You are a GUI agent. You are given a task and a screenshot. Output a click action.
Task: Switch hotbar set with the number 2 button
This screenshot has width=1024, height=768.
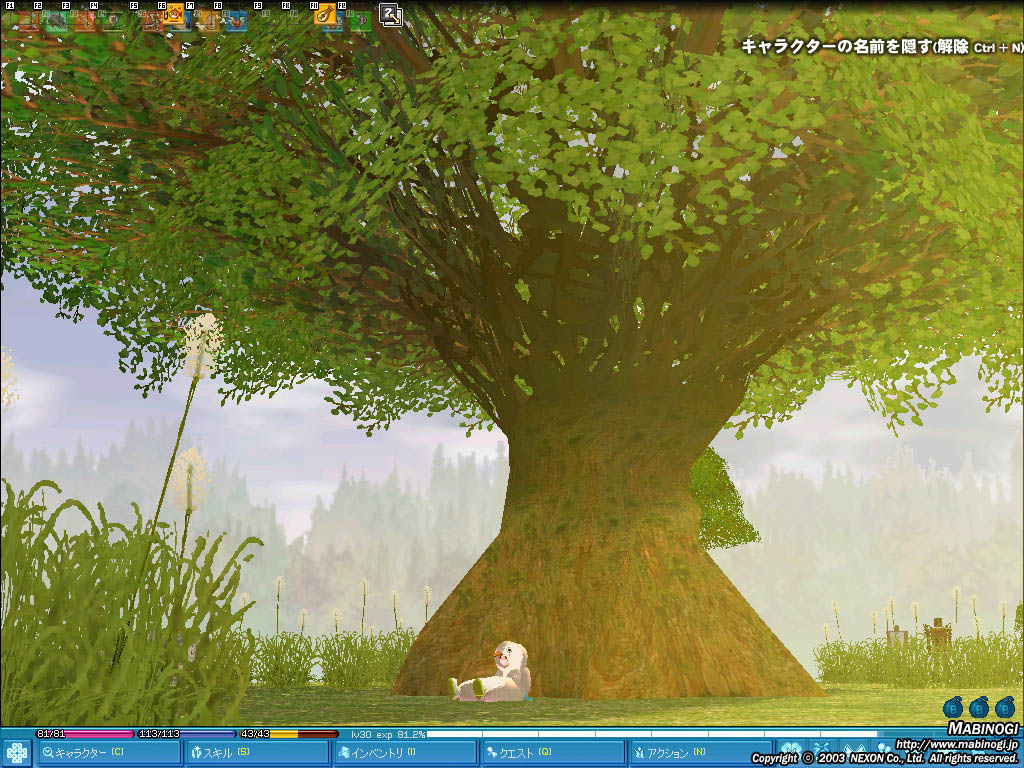[x=390, y=15]
